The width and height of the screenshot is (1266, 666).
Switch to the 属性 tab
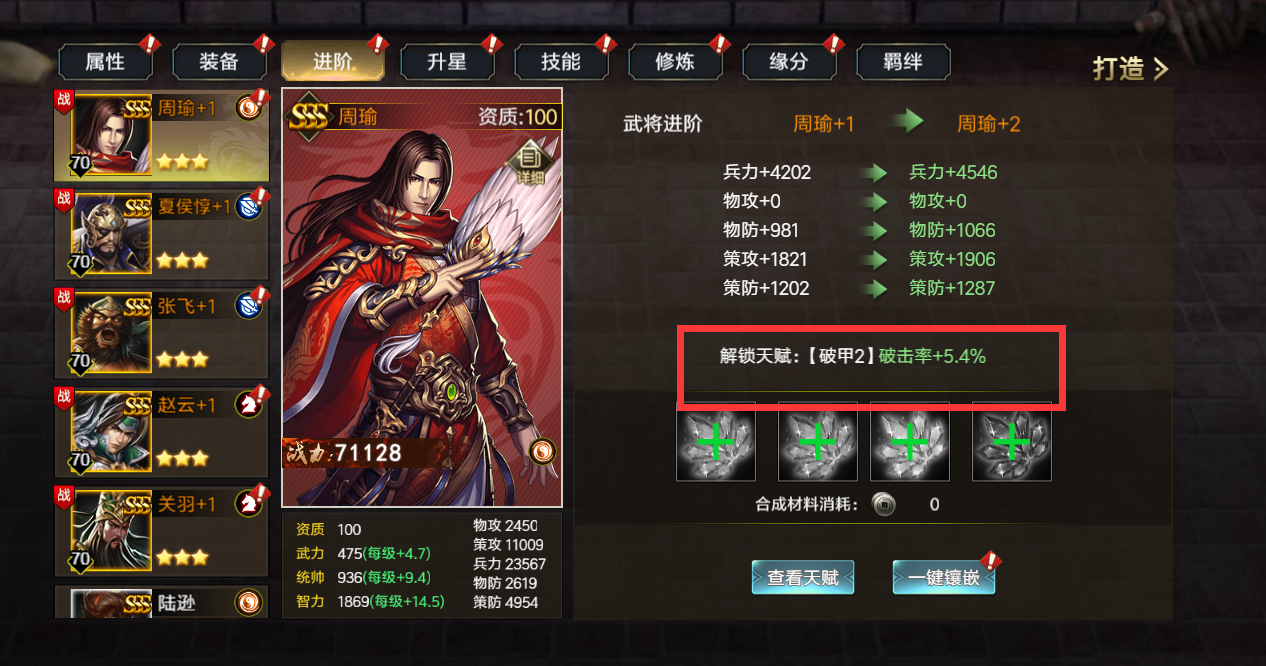(105, 62)
